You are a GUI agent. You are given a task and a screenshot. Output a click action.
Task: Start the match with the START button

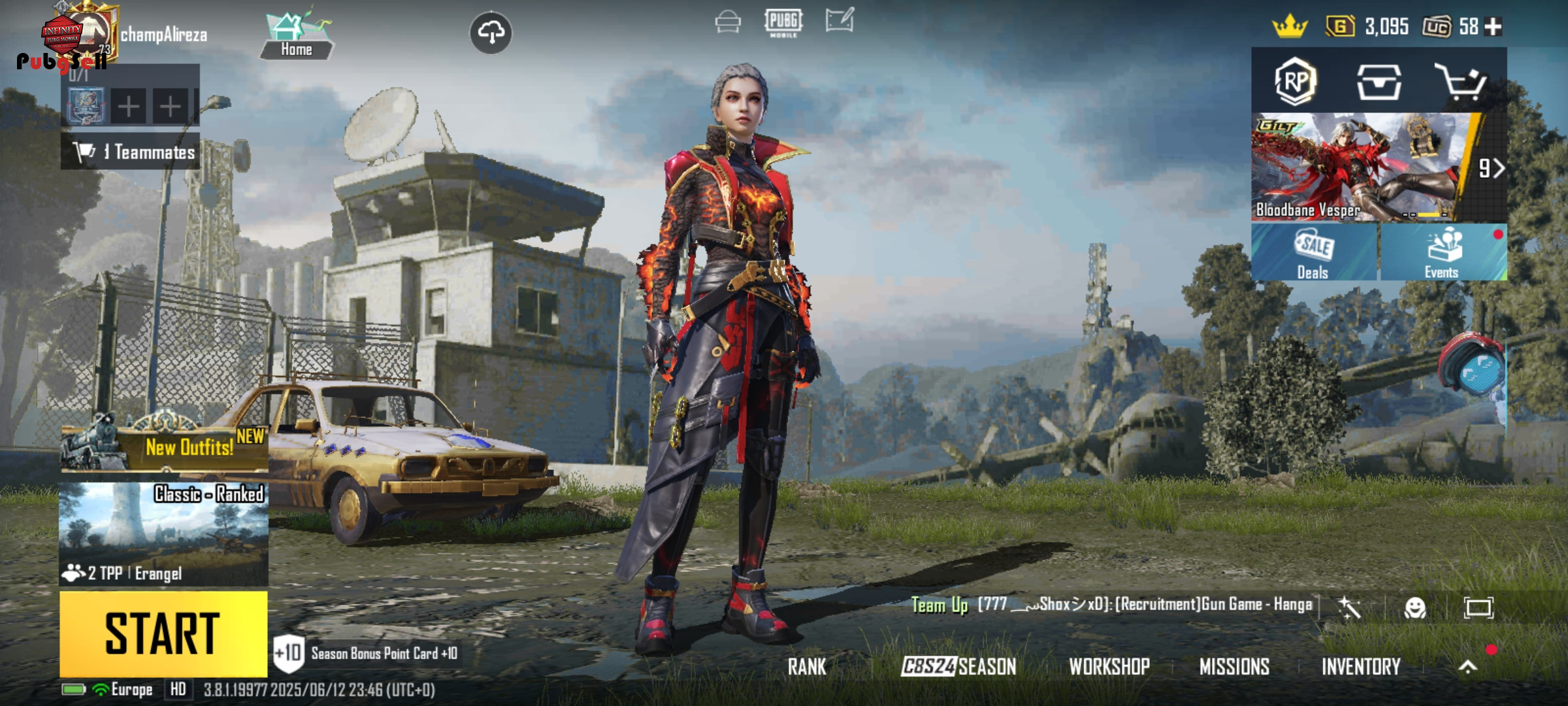click(x=163, y=633)
